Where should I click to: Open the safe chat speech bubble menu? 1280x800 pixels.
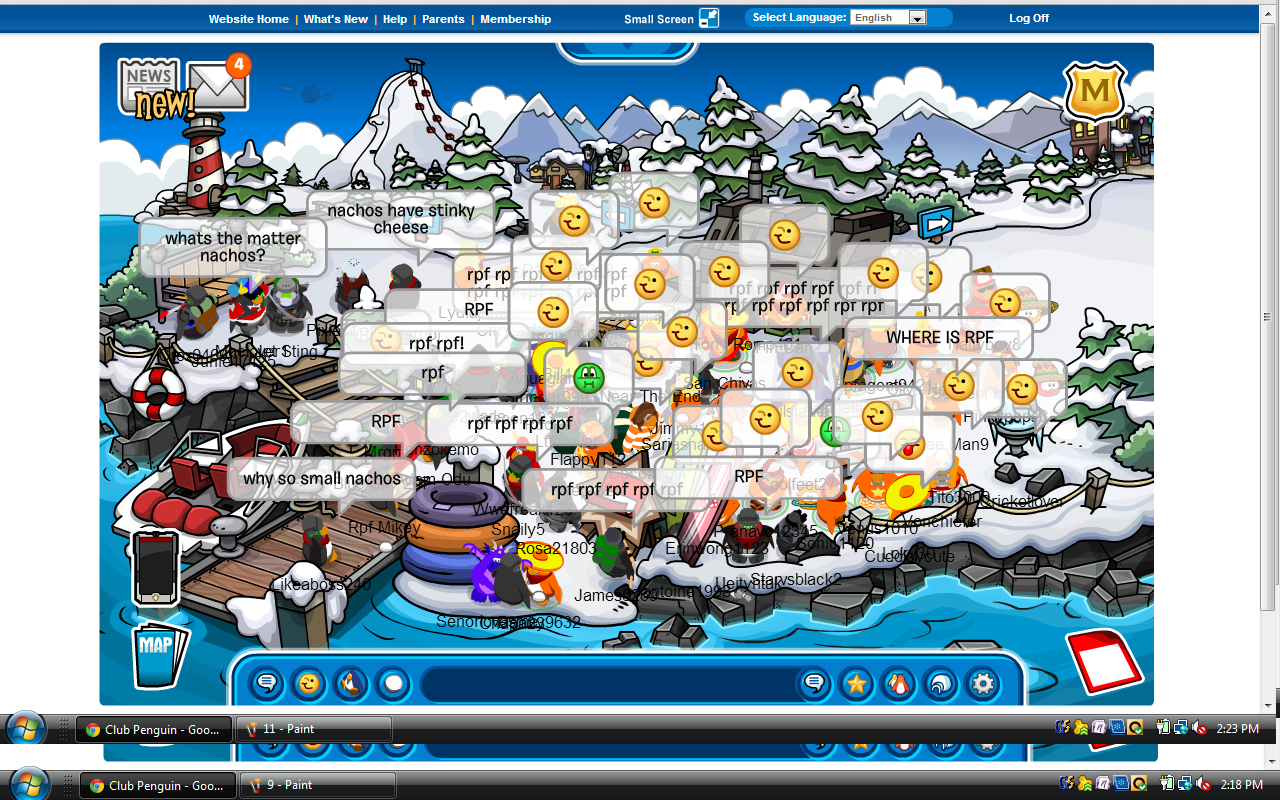tap(267, 684)
